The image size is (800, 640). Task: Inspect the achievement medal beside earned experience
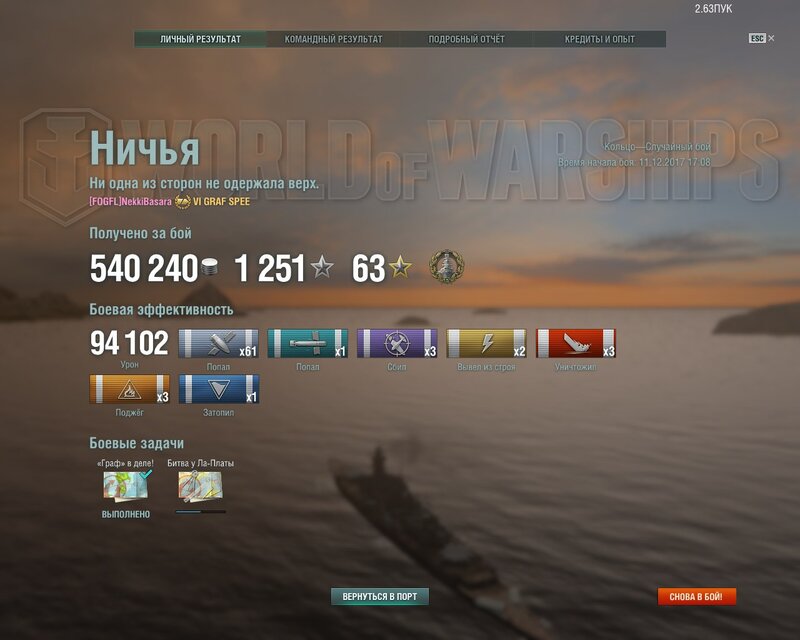click(x=446, y=268)
